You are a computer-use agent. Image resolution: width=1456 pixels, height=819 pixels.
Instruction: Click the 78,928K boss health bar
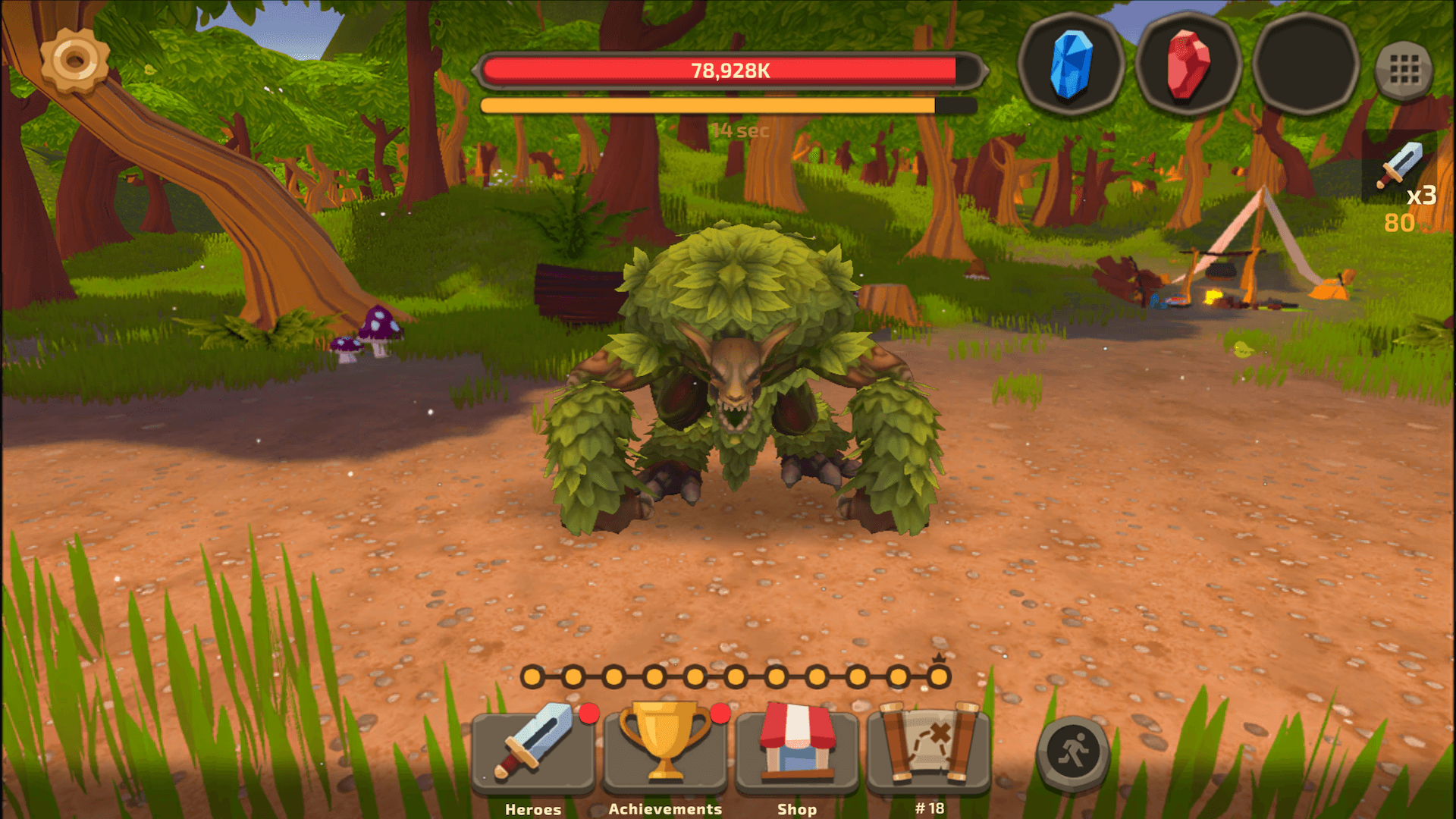pyautogui.click(x=728, y=70)
